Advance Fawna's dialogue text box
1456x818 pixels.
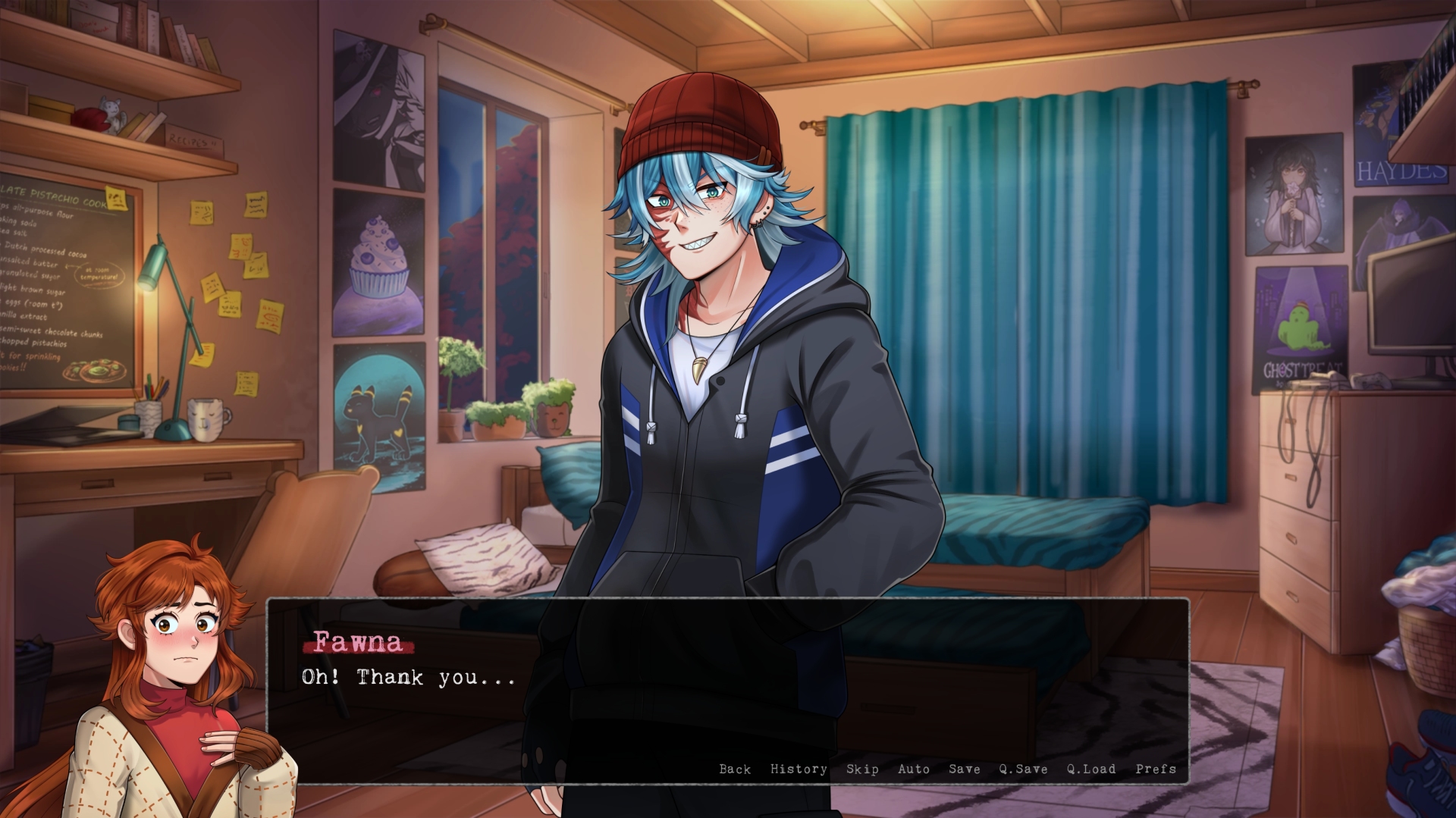(x=726, y=682)
